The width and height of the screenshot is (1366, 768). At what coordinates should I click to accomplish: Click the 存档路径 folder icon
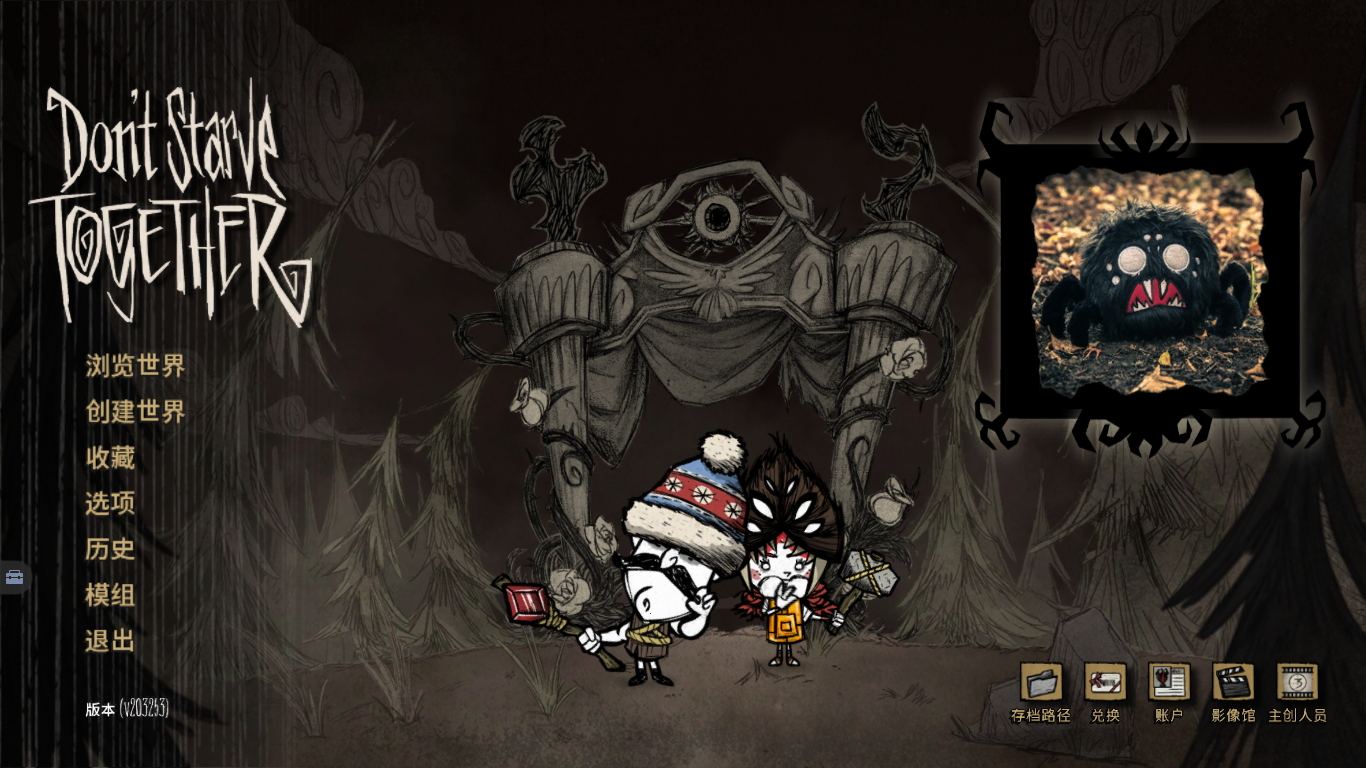1041,683
